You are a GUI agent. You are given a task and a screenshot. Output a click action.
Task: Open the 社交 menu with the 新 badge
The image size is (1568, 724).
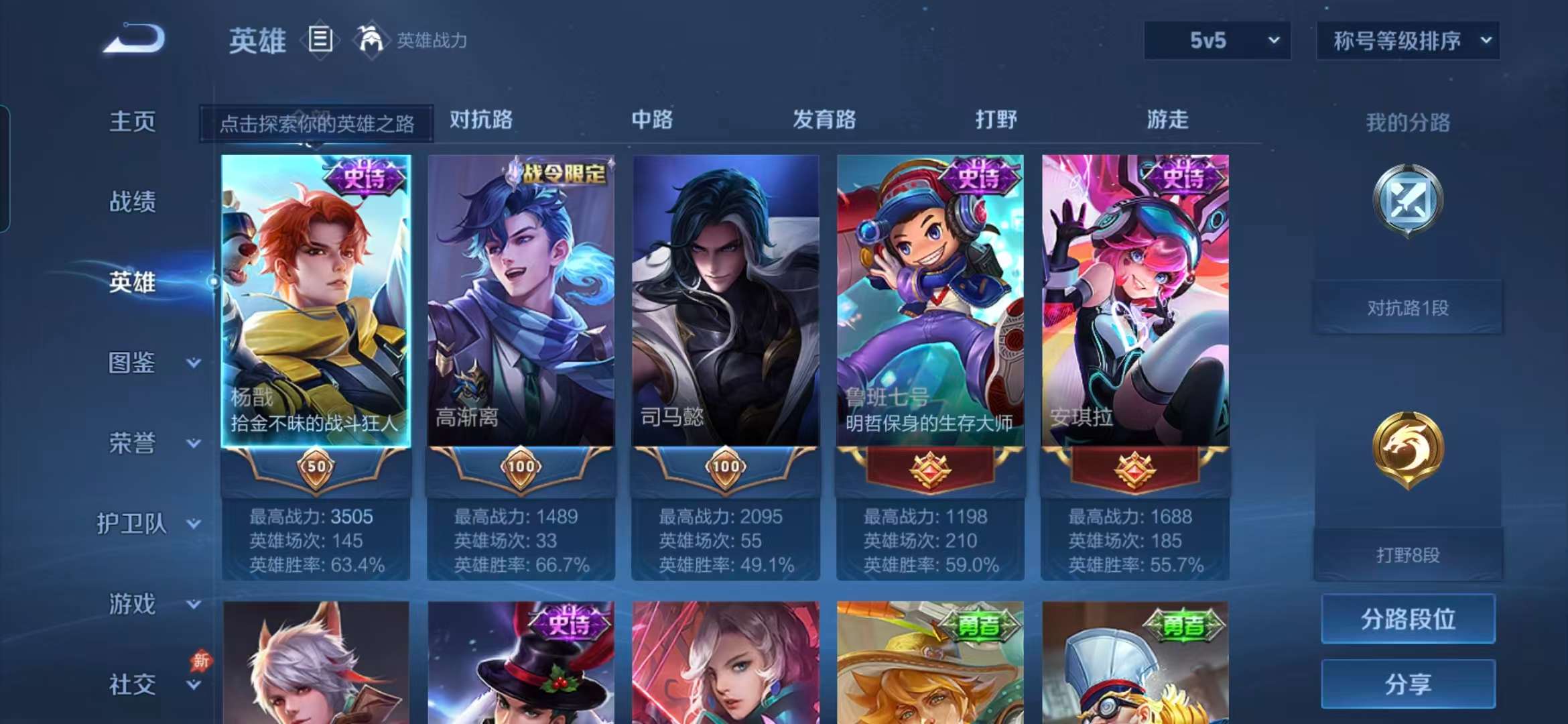(x=133, y=682)
